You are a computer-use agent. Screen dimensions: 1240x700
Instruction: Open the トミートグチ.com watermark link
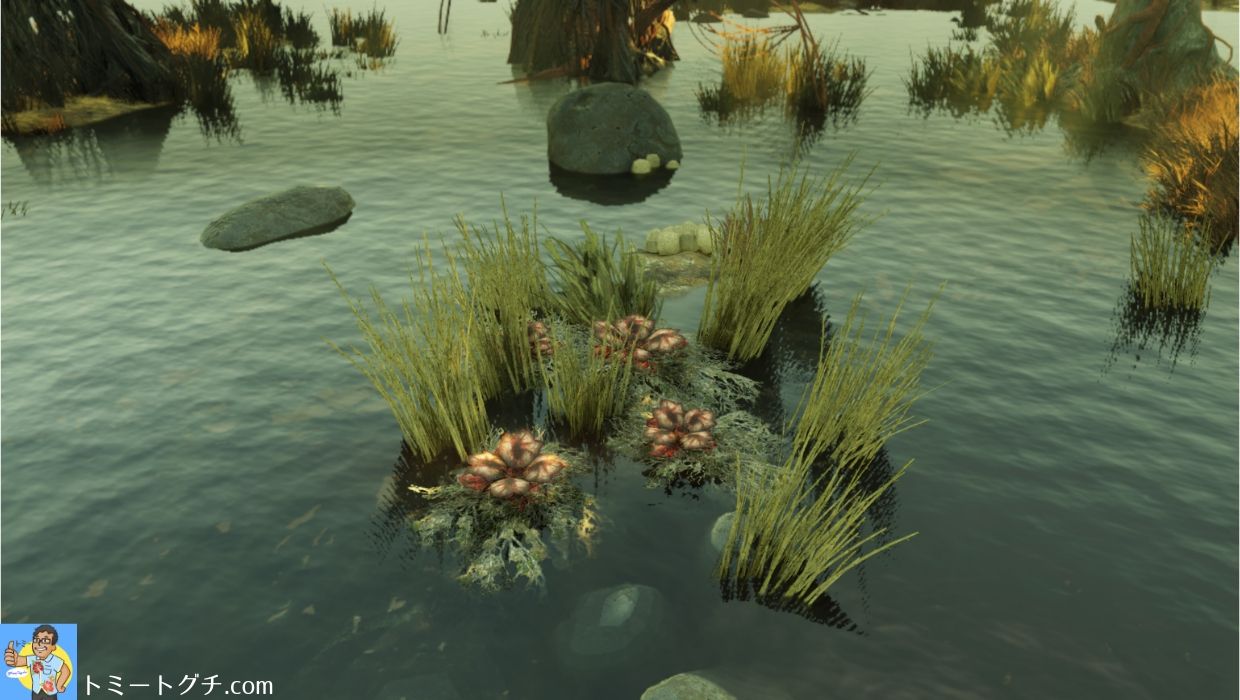(177, 685)
